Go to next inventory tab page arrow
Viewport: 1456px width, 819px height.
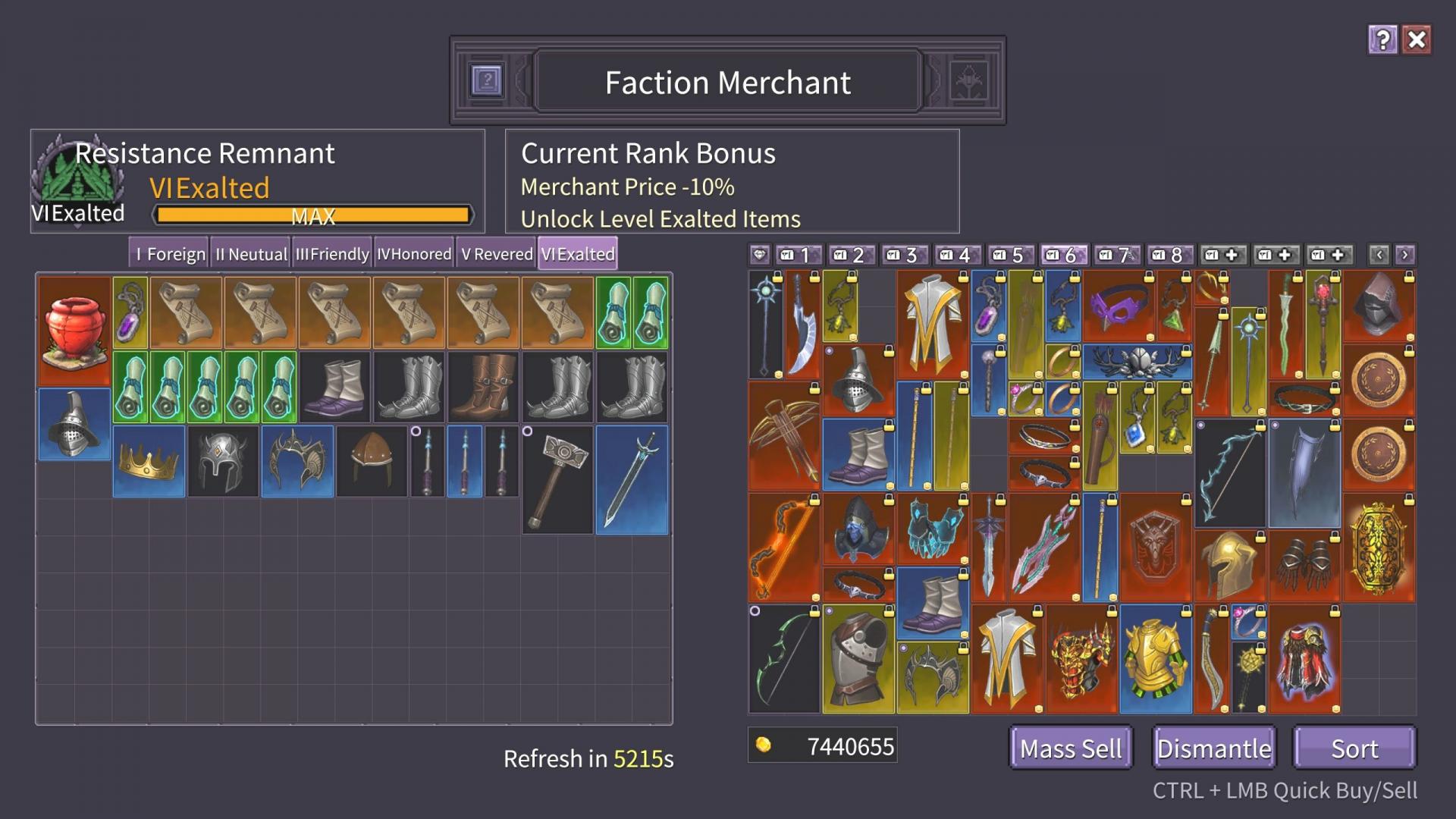tap(1404, 255)
